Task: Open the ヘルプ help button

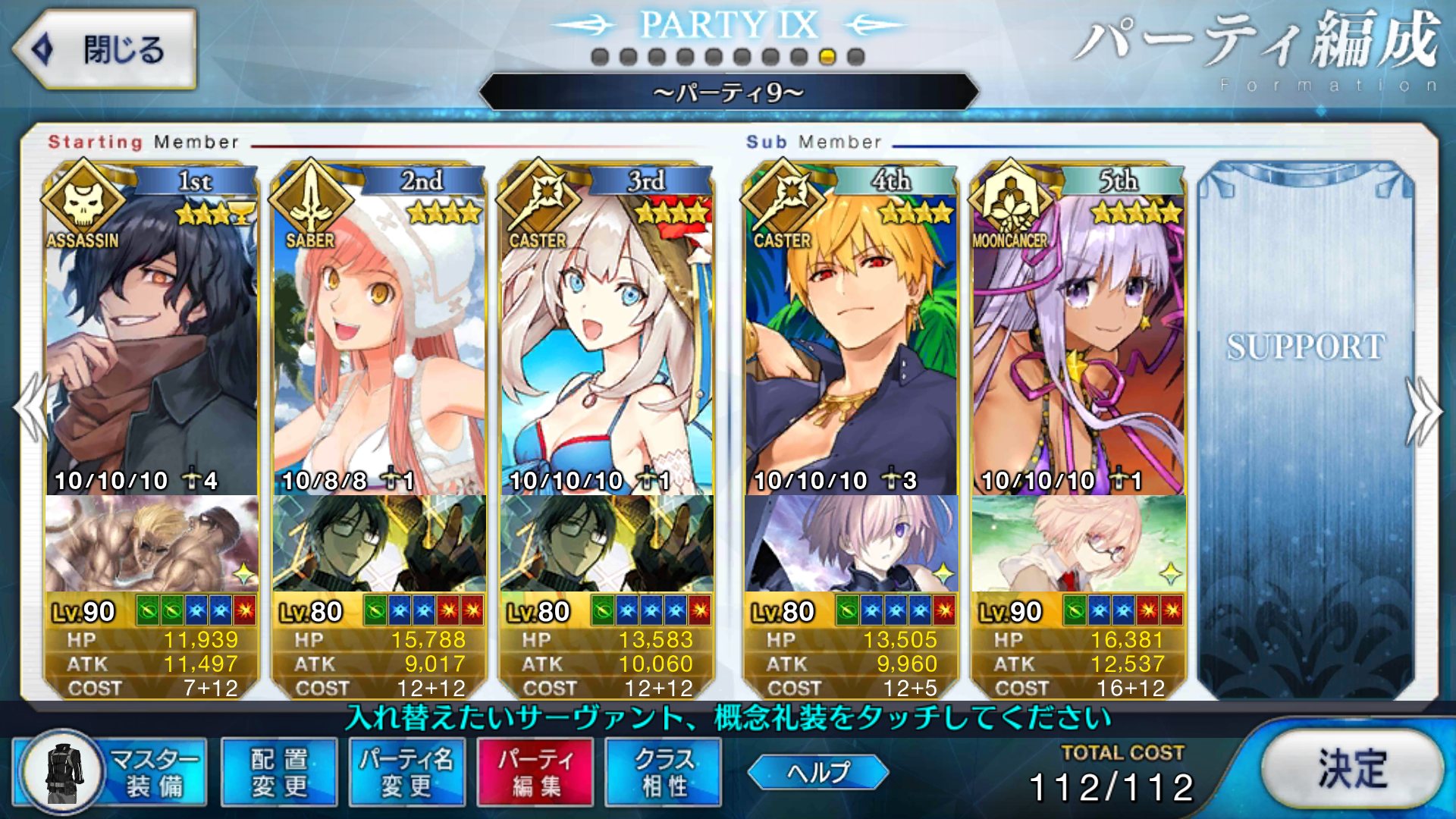Action: point(817,772)
